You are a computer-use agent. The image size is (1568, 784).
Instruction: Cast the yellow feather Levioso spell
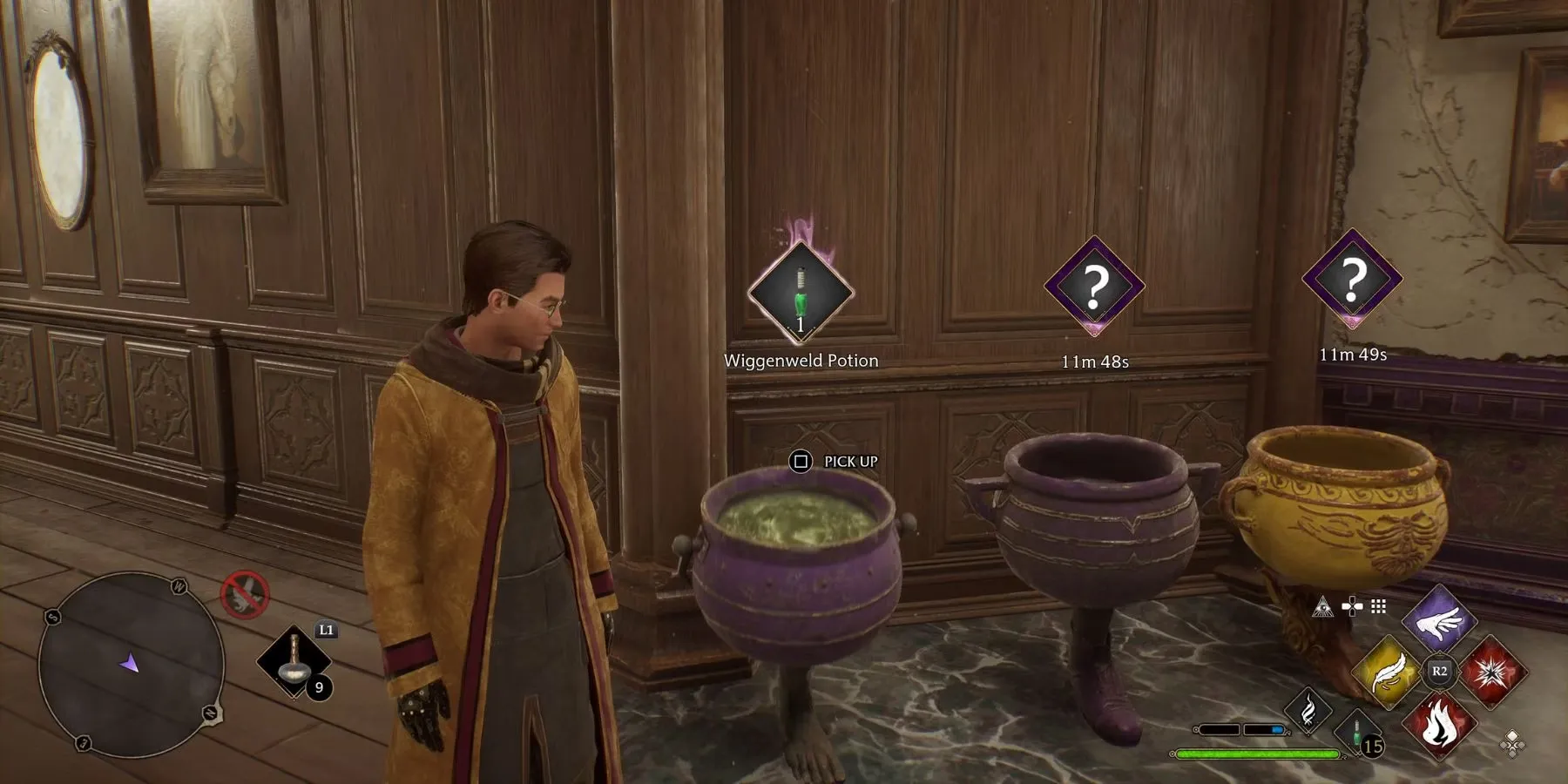point(1388,672)
